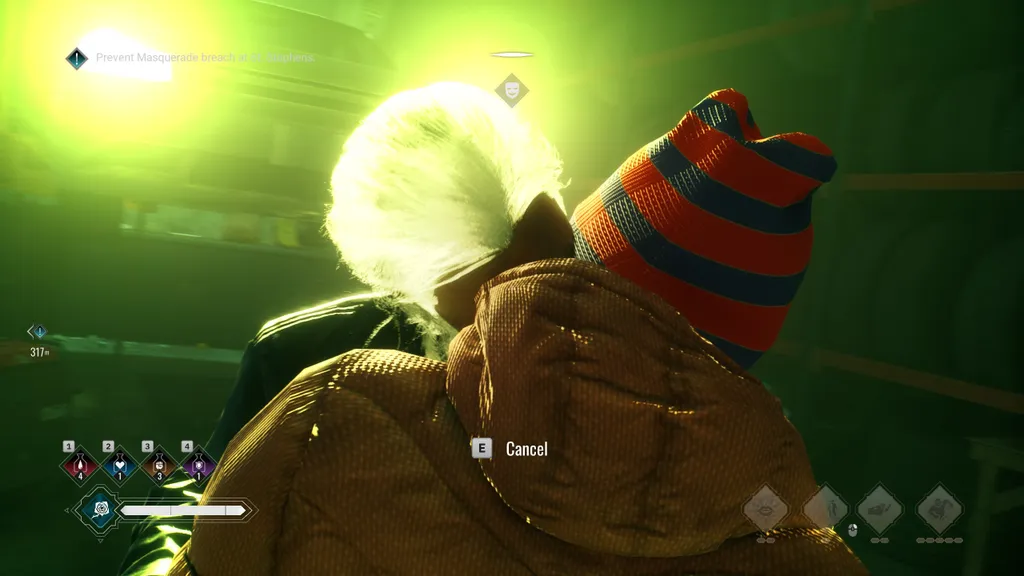Viewport: 1024px width, 576px height.
Task: Activate the grabbing hand ability icon
Action: pyautogui.click(x=880, y=508)
